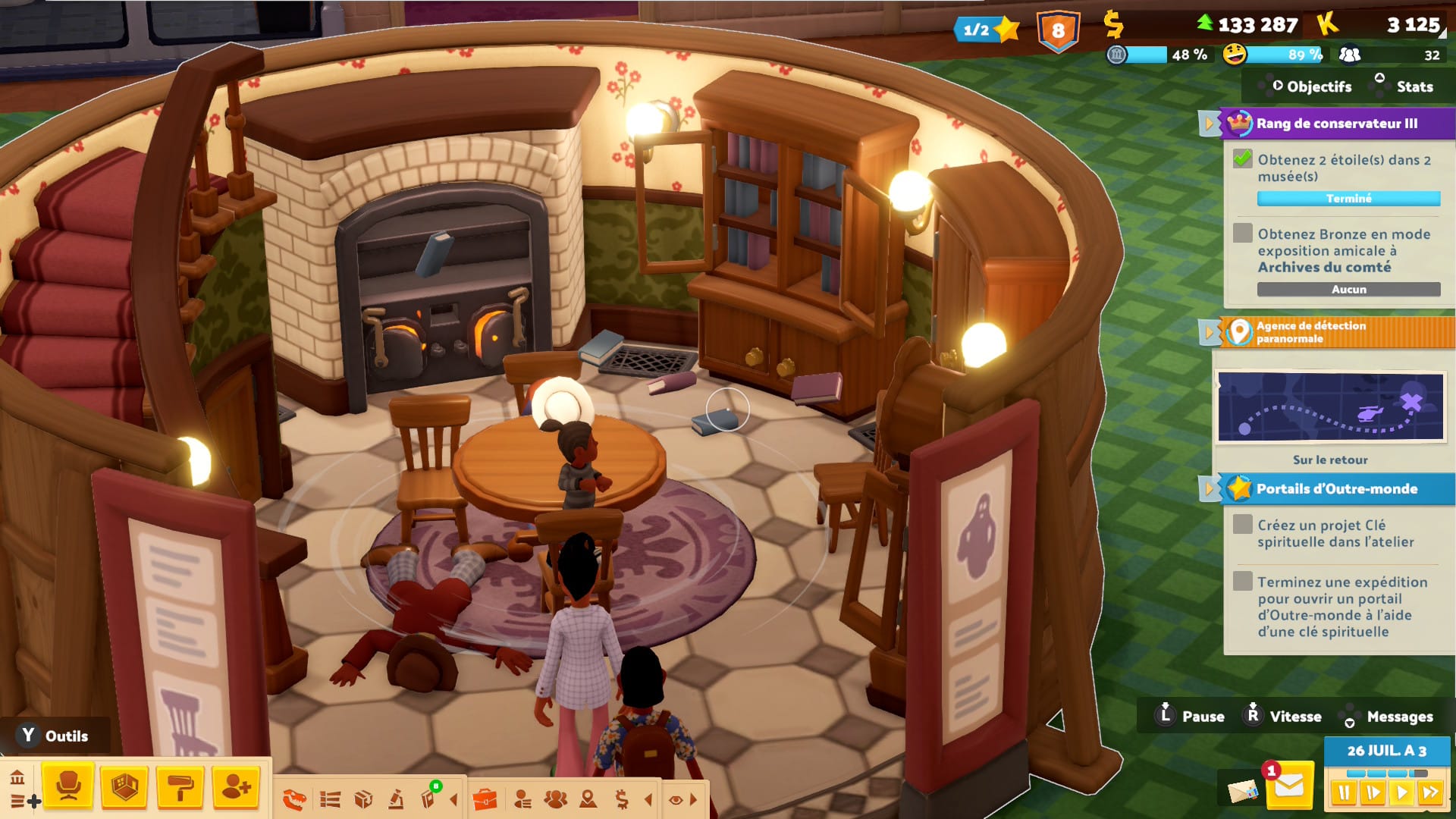Collapse the Rang de conservateur III objective
The height and width of the screenshot is (819, 1456).
1210,124
